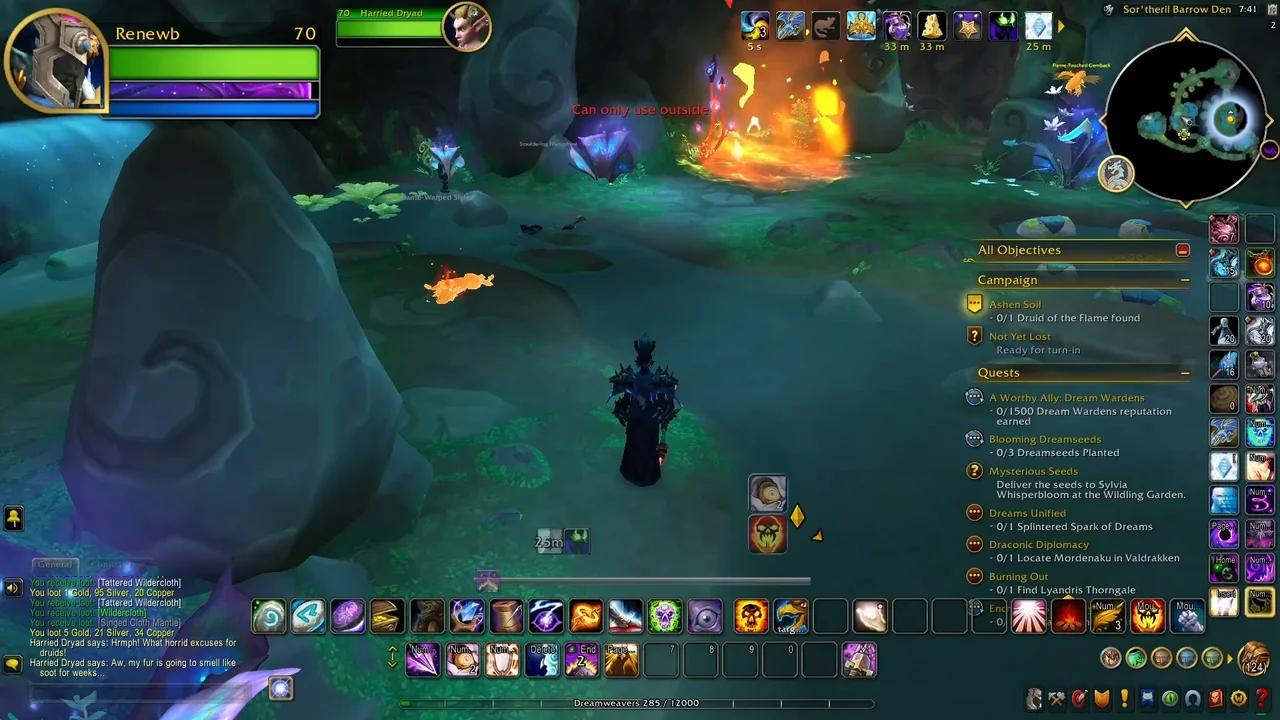Click the Dreamweavers reputation bar
Viewport: 1280px width, 720px height.
tap(640, 703)
